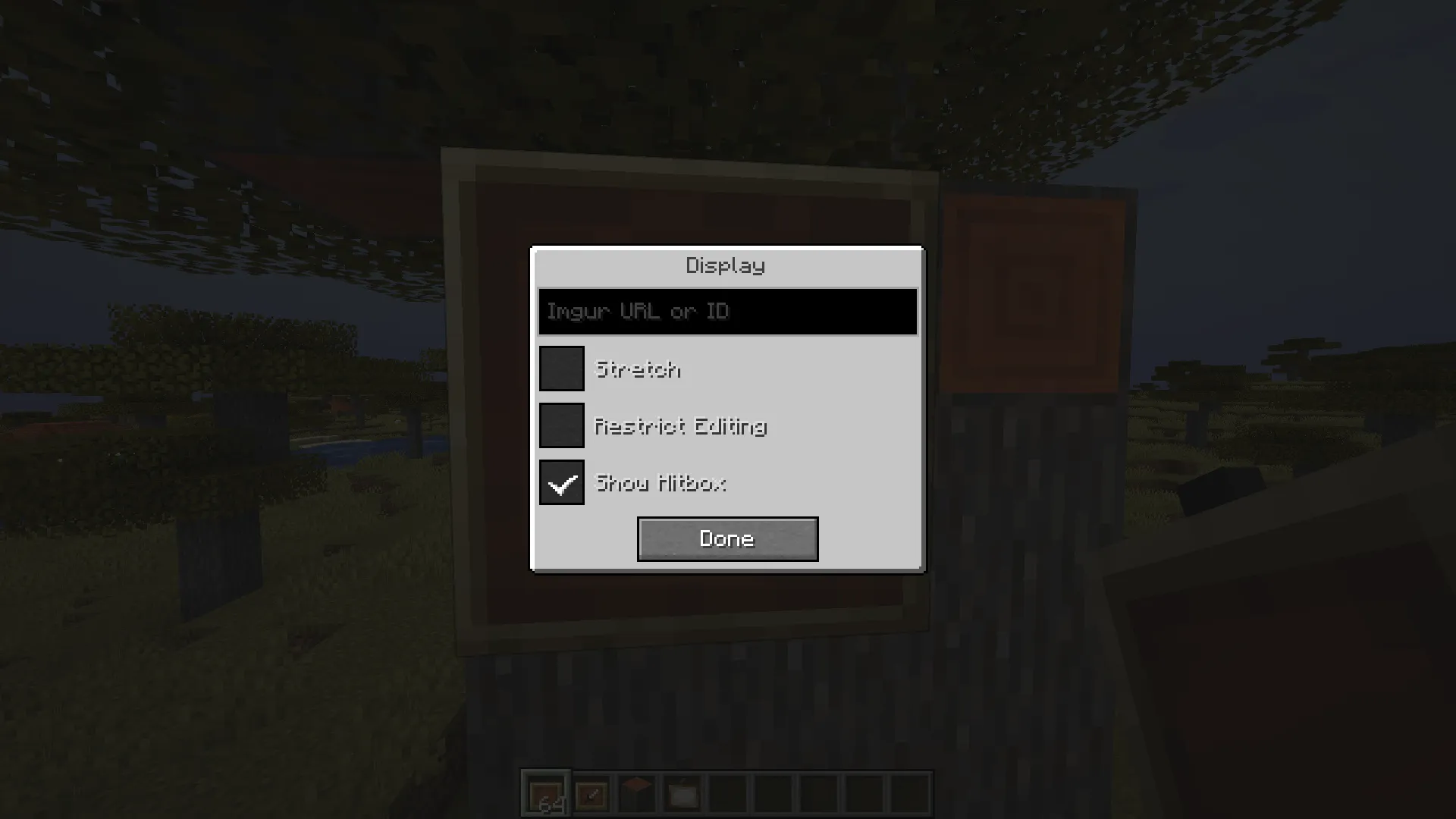This screenshot has width=1456, height=819.
Task: Check the Restrict Editing box
Action: (x=561, y=426)
